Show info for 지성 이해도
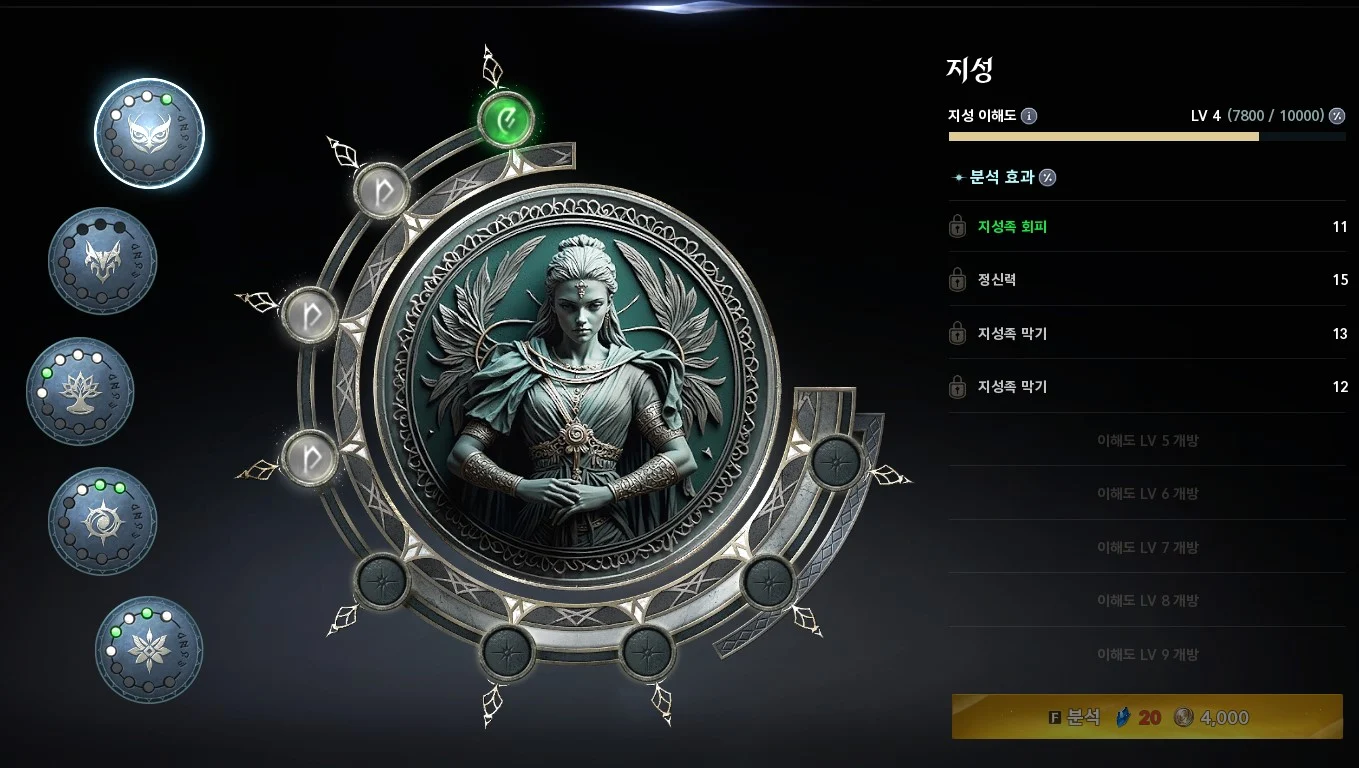The width and height of the screenshot is (1359, 768). click(x=1029, y=116)
